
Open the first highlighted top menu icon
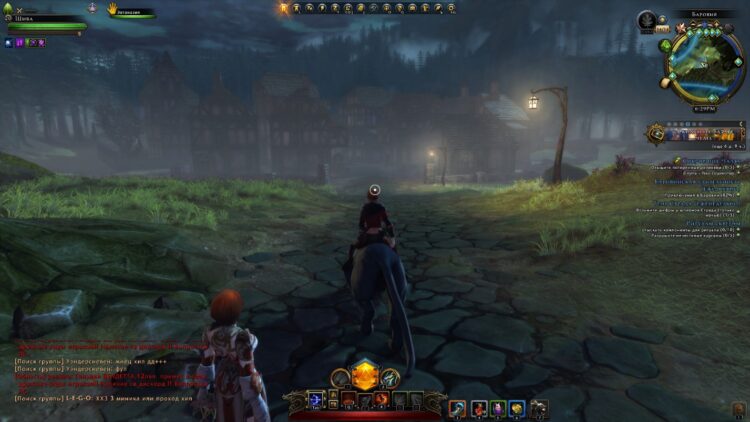(x=284, y=8)
